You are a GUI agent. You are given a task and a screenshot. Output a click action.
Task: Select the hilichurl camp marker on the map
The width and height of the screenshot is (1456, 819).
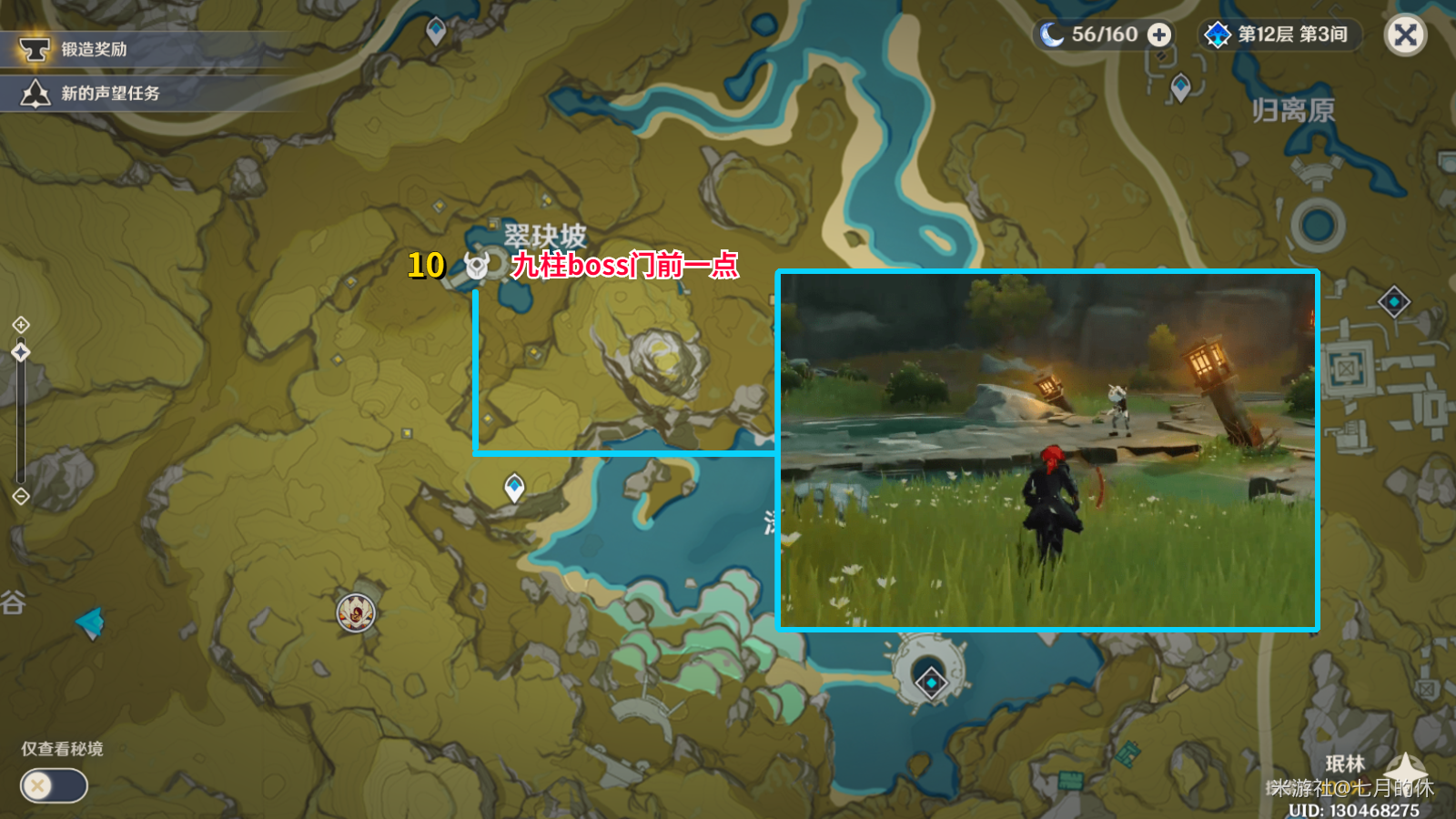[x=355, y=612]
